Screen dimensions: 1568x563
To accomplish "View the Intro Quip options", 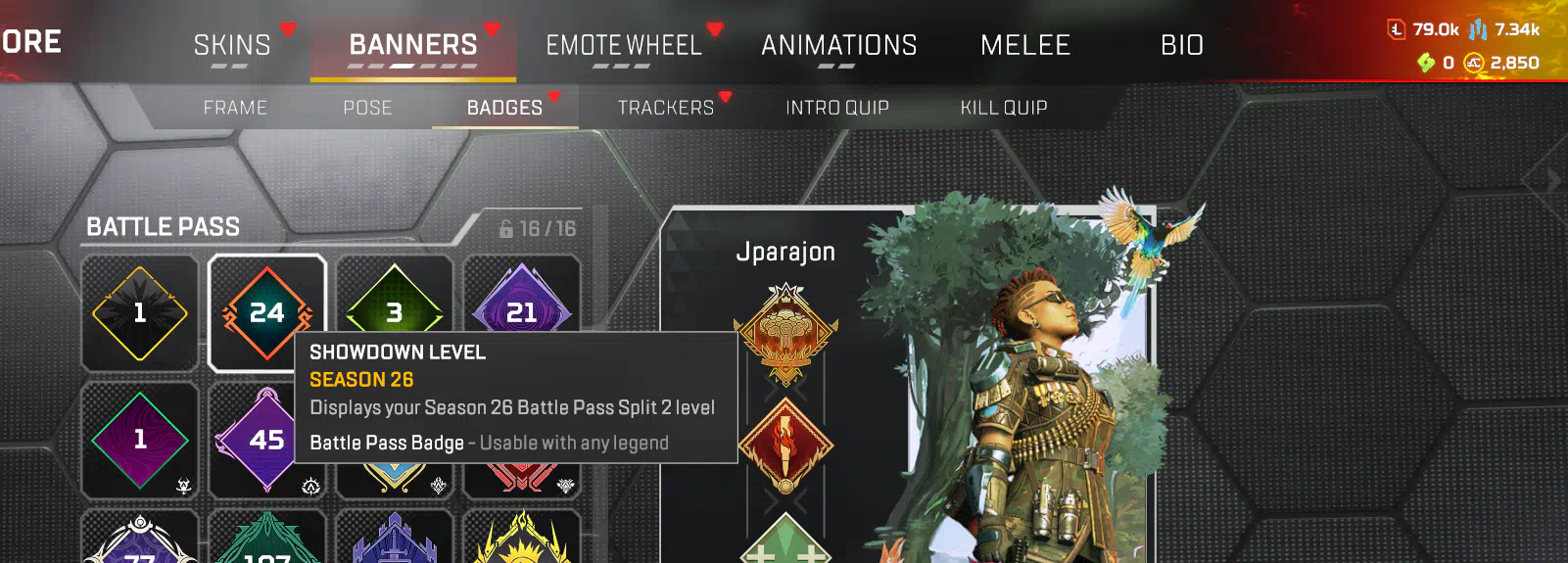I will coord(837,108).
